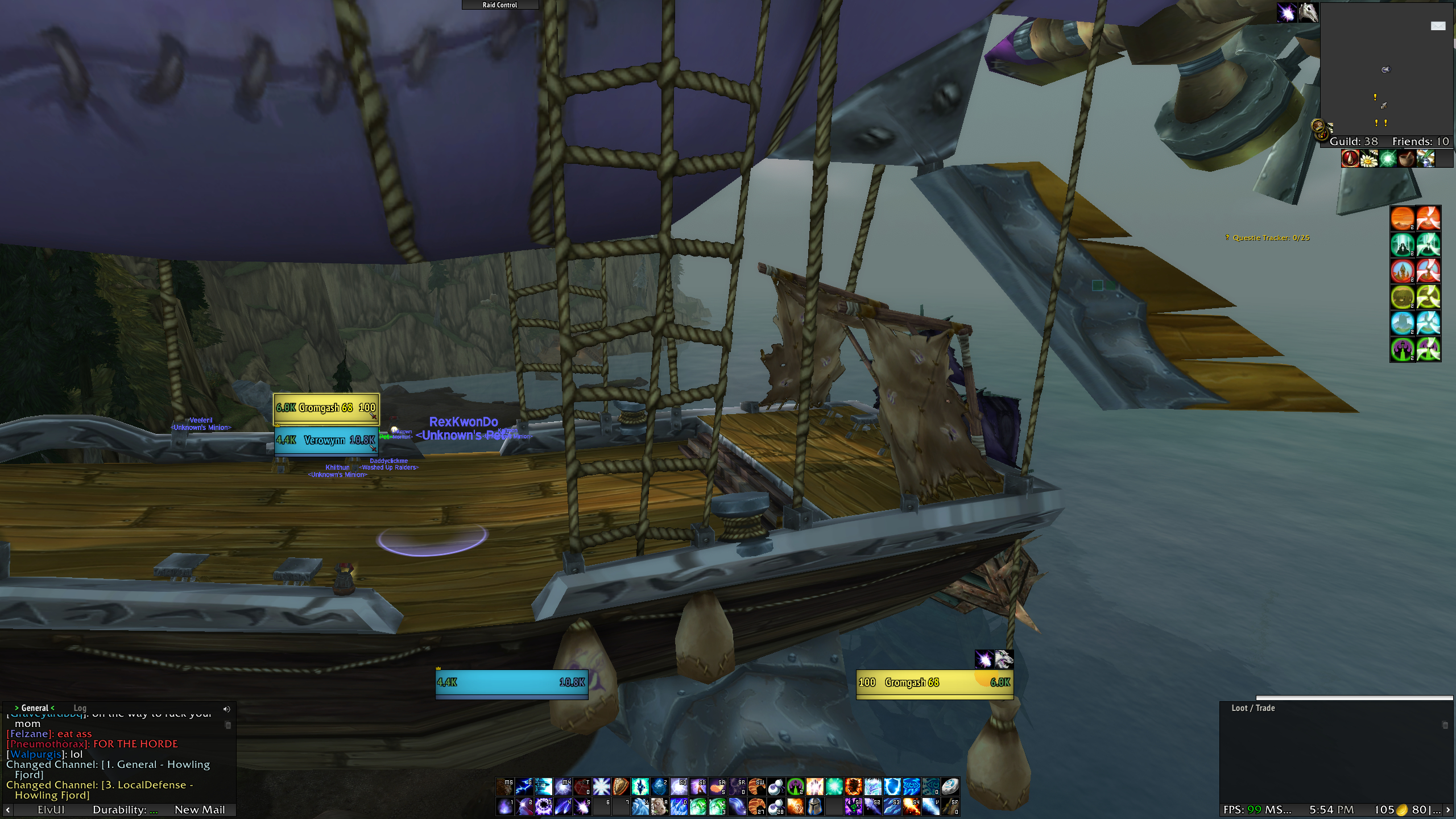Click the white daisy flower icon
The height and width of the screenshot is (819, 1456).
1368,159
